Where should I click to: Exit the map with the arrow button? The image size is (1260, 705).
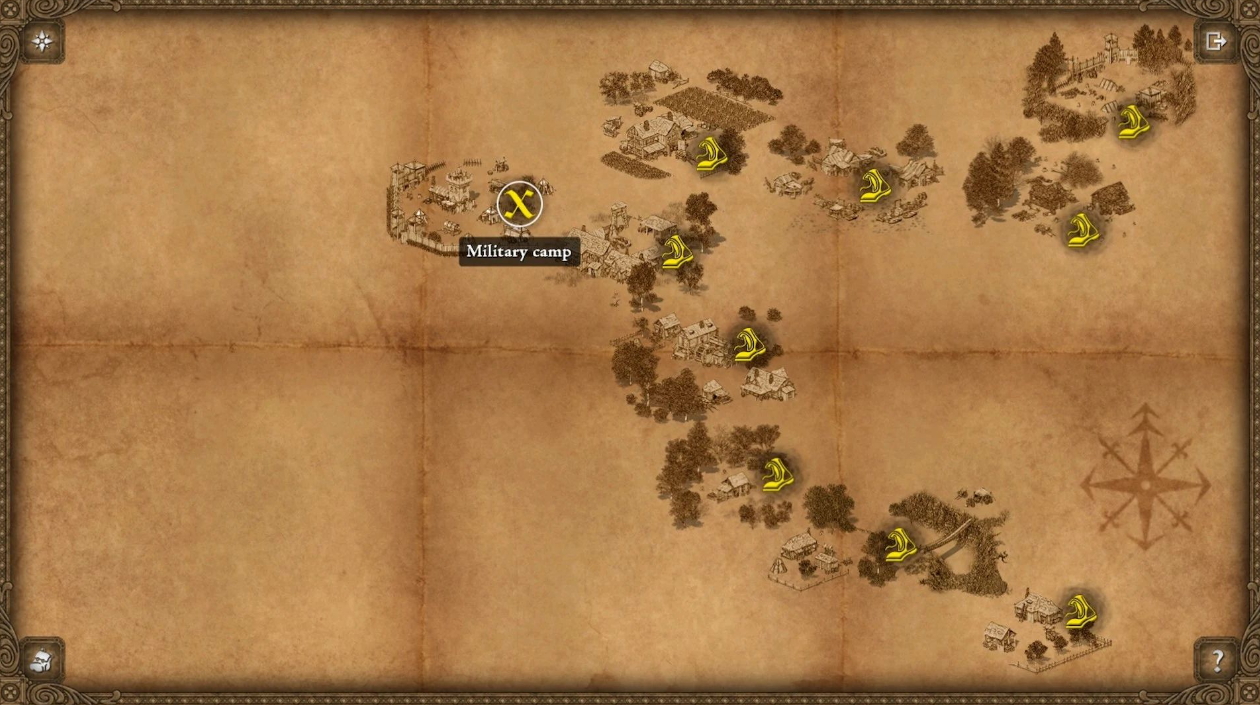pos(1216,41)
